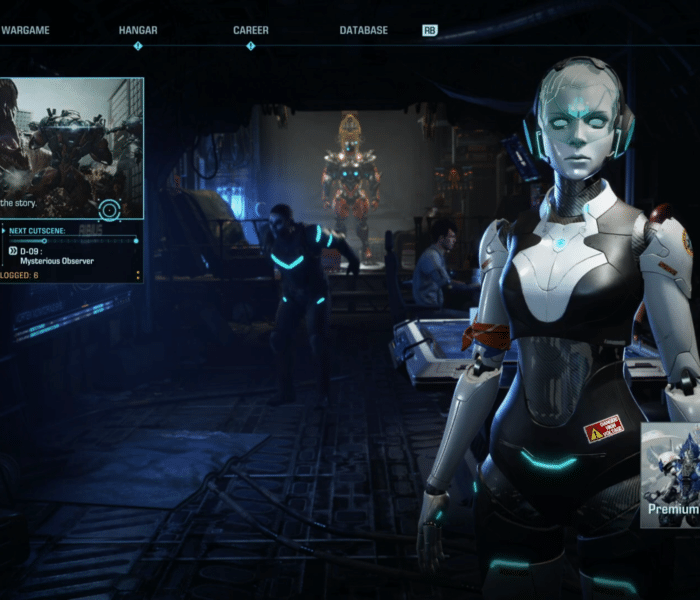Go to the Career tab
The height and width of the screenshot is (600, 700).
coord(250,30)
